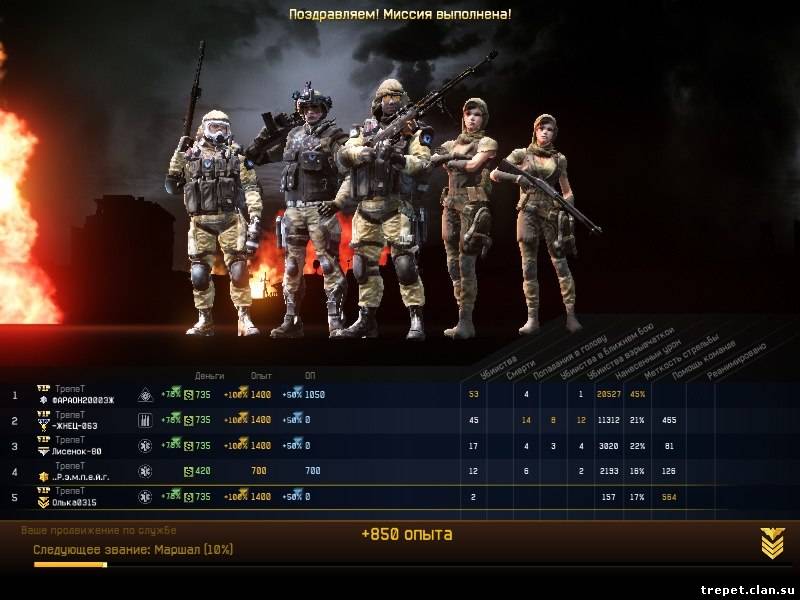
Task: Click the Деньги money column header
Action: coord(210,375)
